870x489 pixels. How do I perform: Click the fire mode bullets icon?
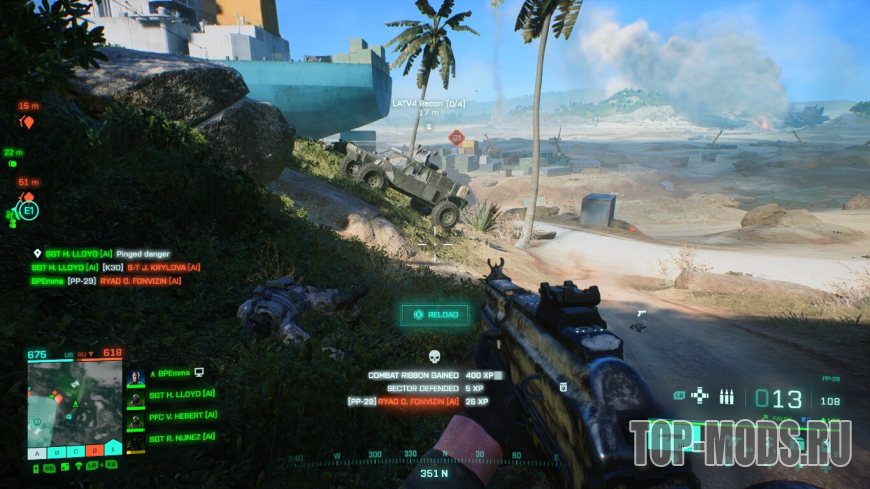pyautogui.click(x=727, y=397)
